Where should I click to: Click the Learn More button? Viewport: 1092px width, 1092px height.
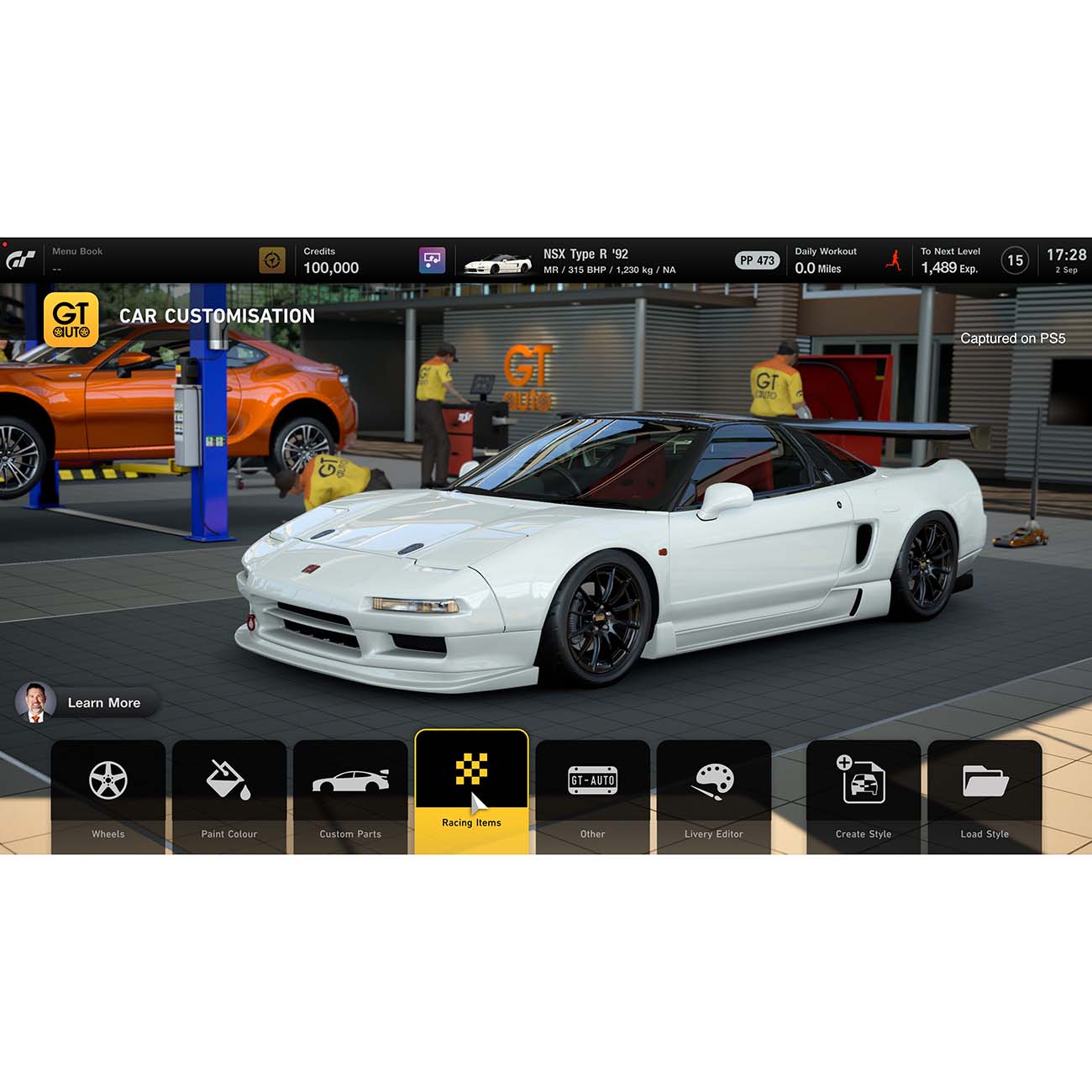tap(104, 703)
